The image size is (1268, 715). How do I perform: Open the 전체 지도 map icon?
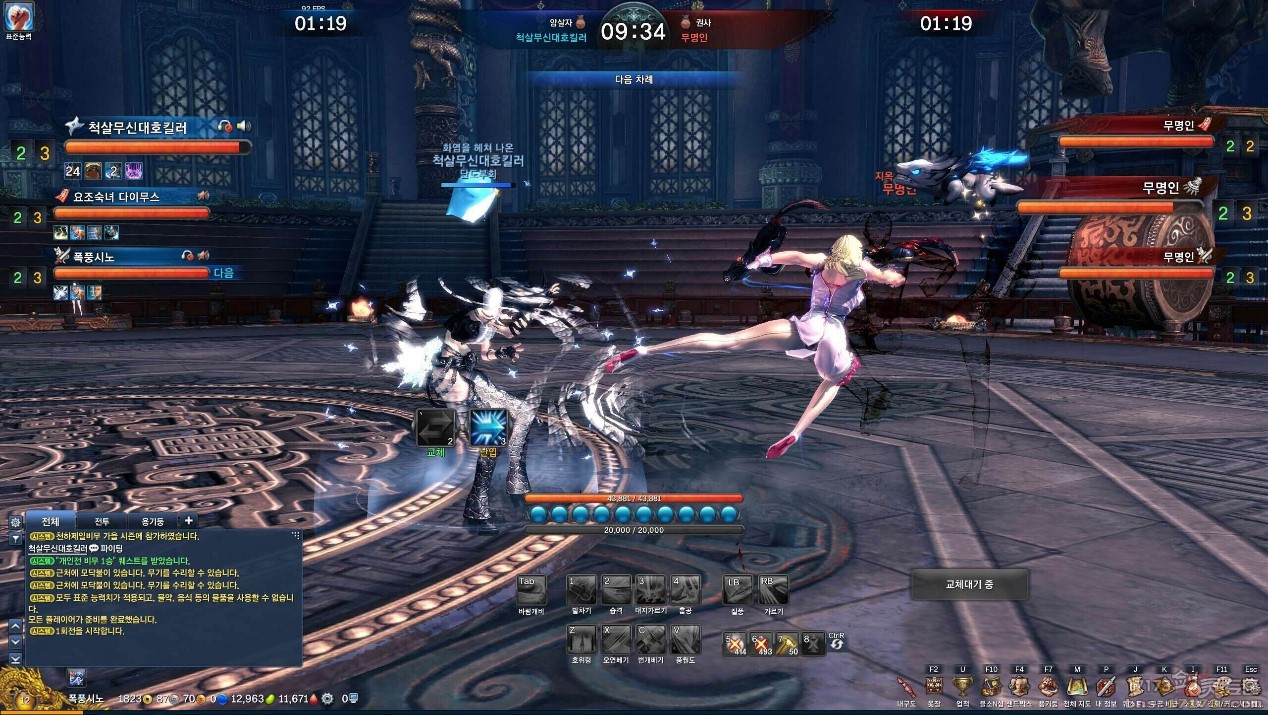tap(1076, 686)
